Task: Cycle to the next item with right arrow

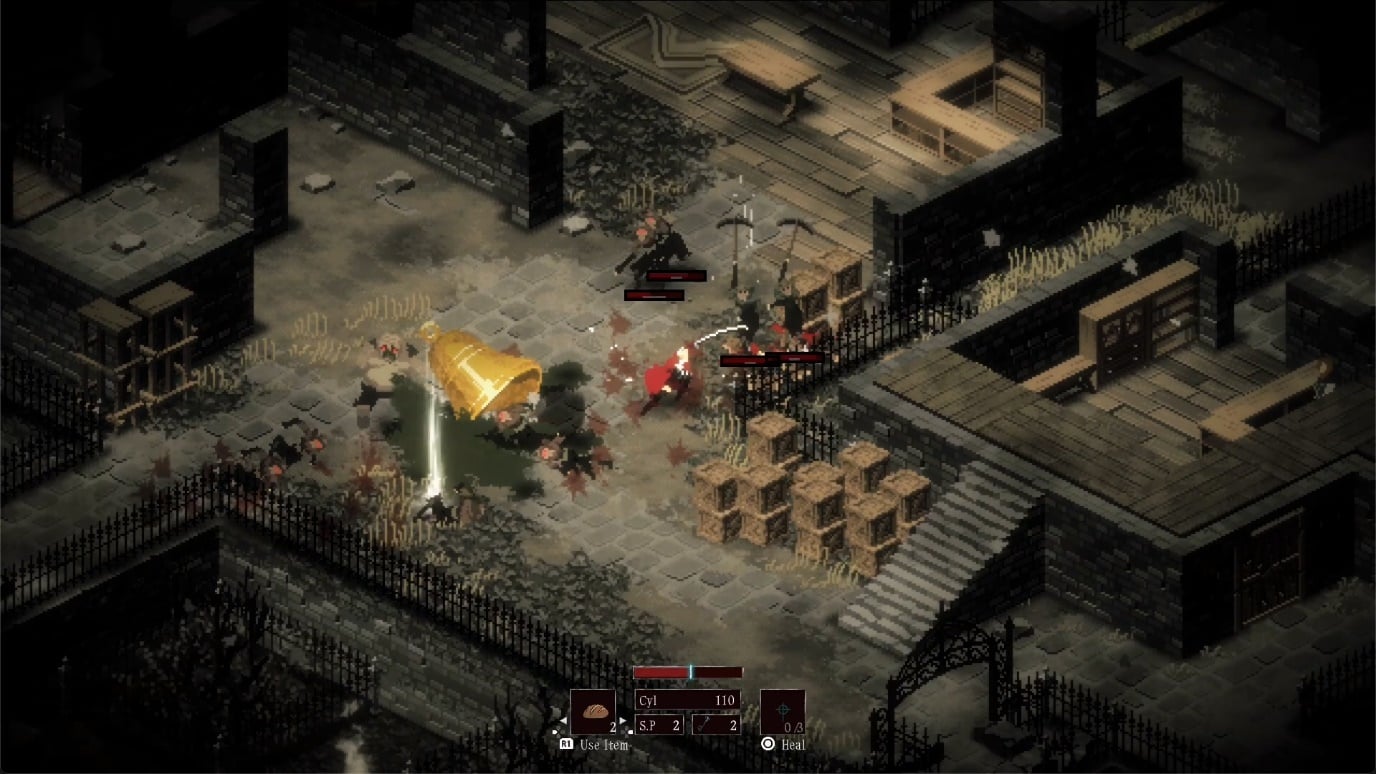Action: (x=621, y=720)
